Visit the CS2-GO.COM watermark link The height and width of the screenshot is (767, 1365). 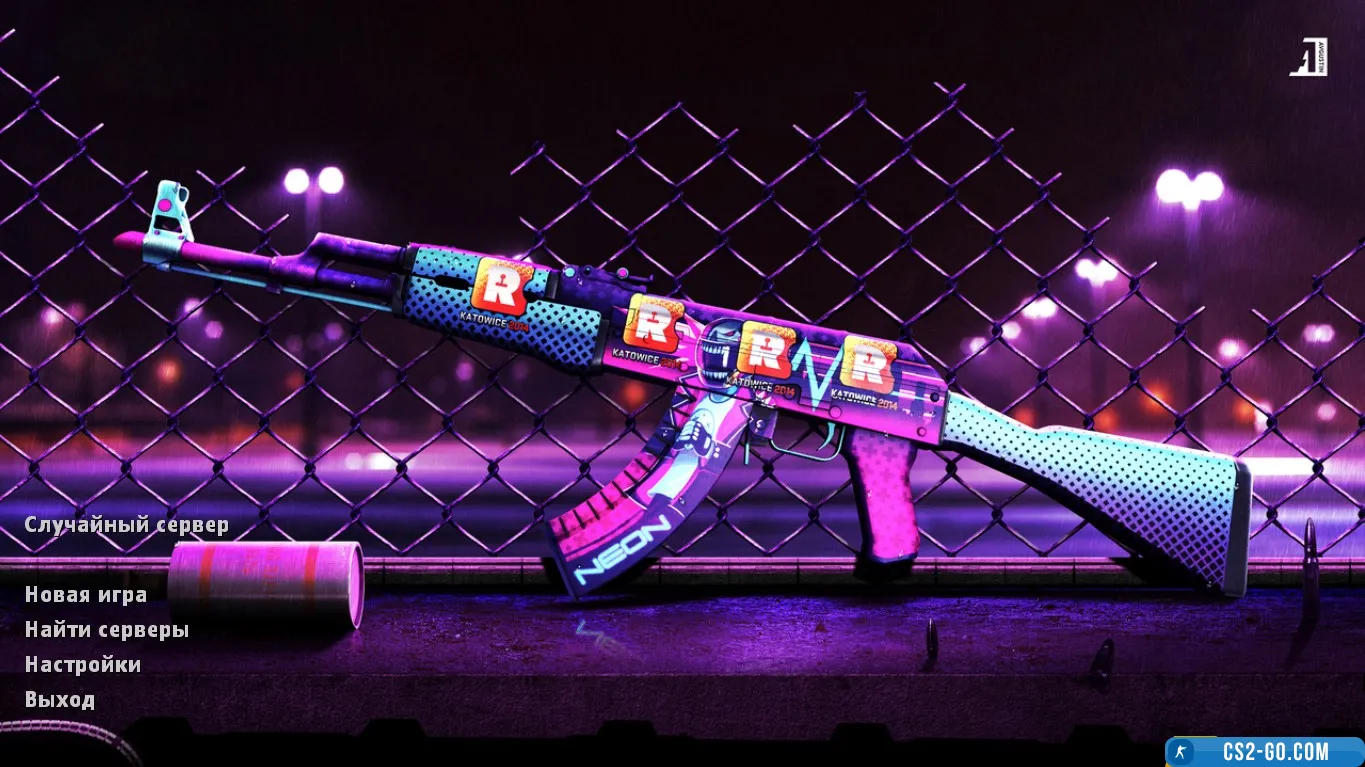1264,752
